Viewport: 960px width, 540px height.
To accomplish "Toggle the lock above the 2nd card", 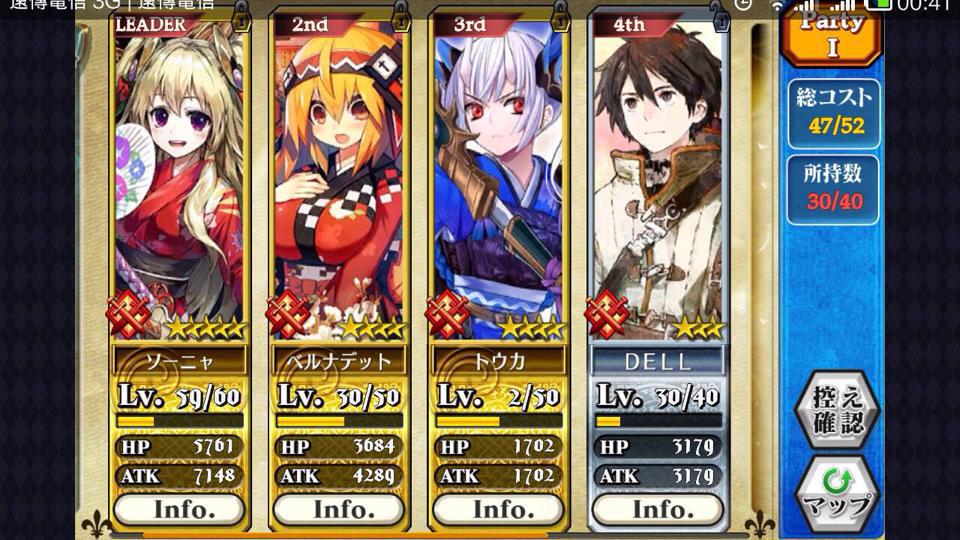I will (401, 14).
